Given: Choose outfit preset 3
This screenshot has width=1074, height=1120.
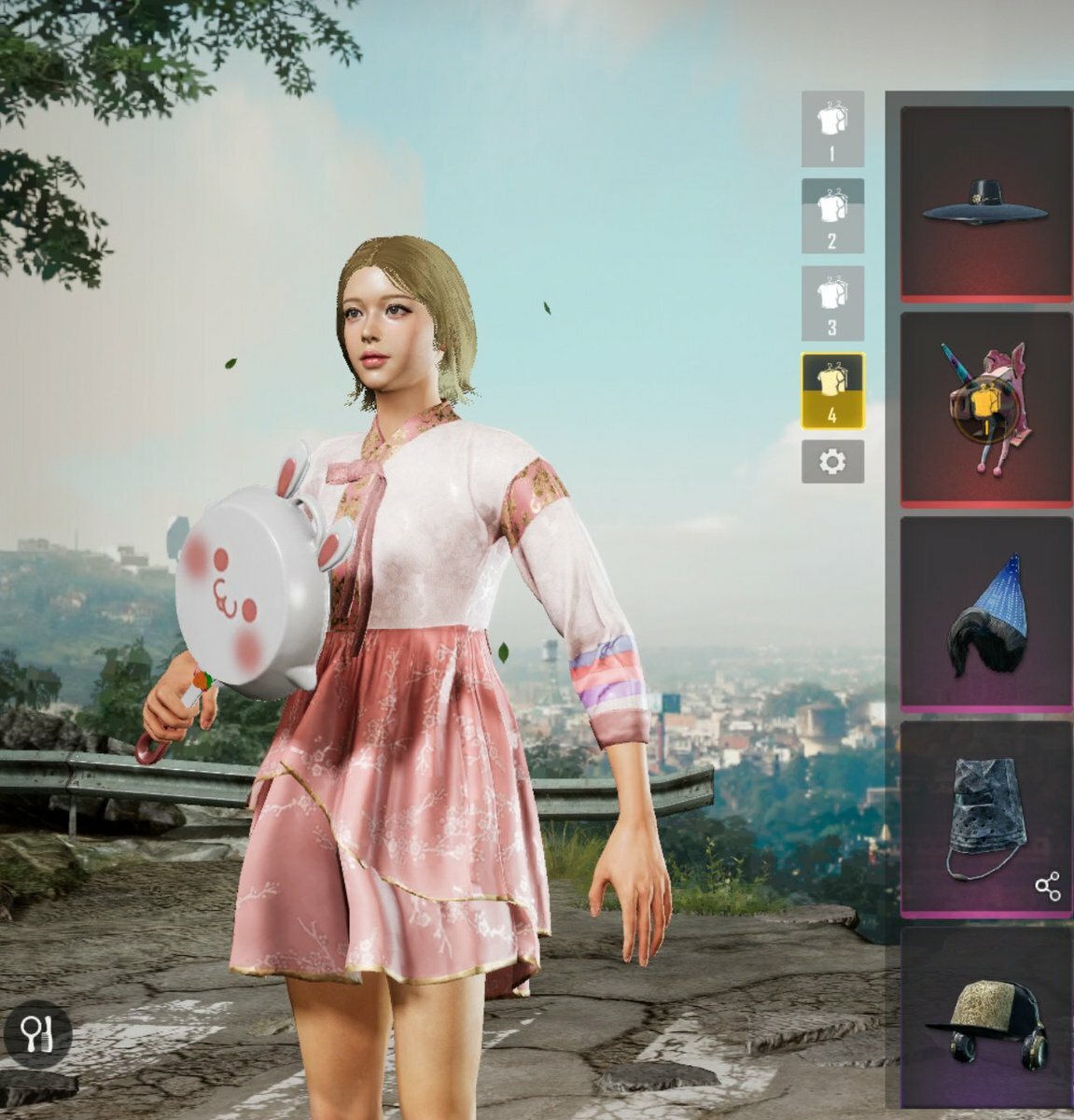Looking at the screenshot, I should (832, 302).
